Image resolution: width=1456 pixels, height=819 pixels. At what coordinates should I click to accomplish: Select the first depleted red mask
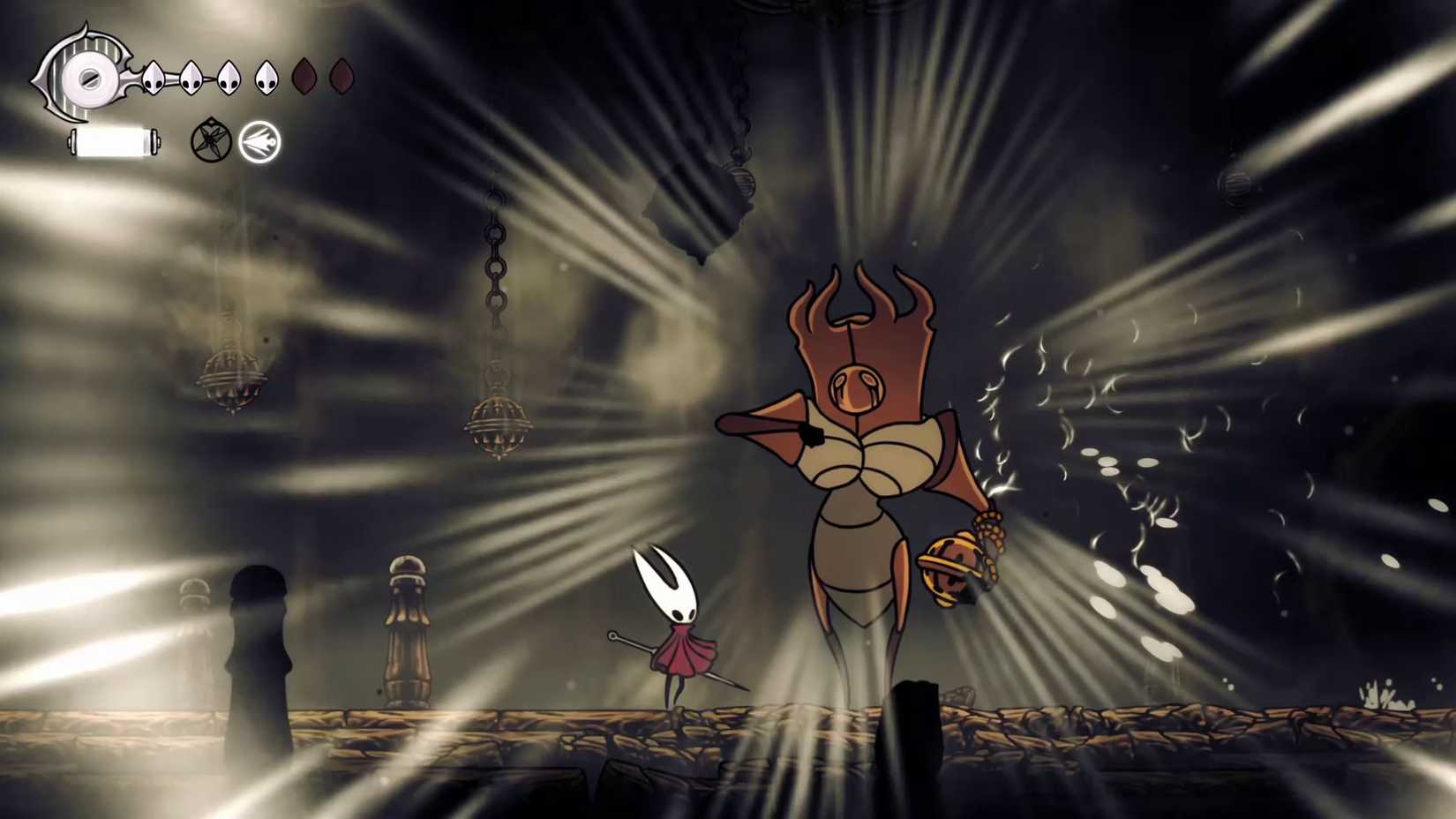tap(305, 78)
